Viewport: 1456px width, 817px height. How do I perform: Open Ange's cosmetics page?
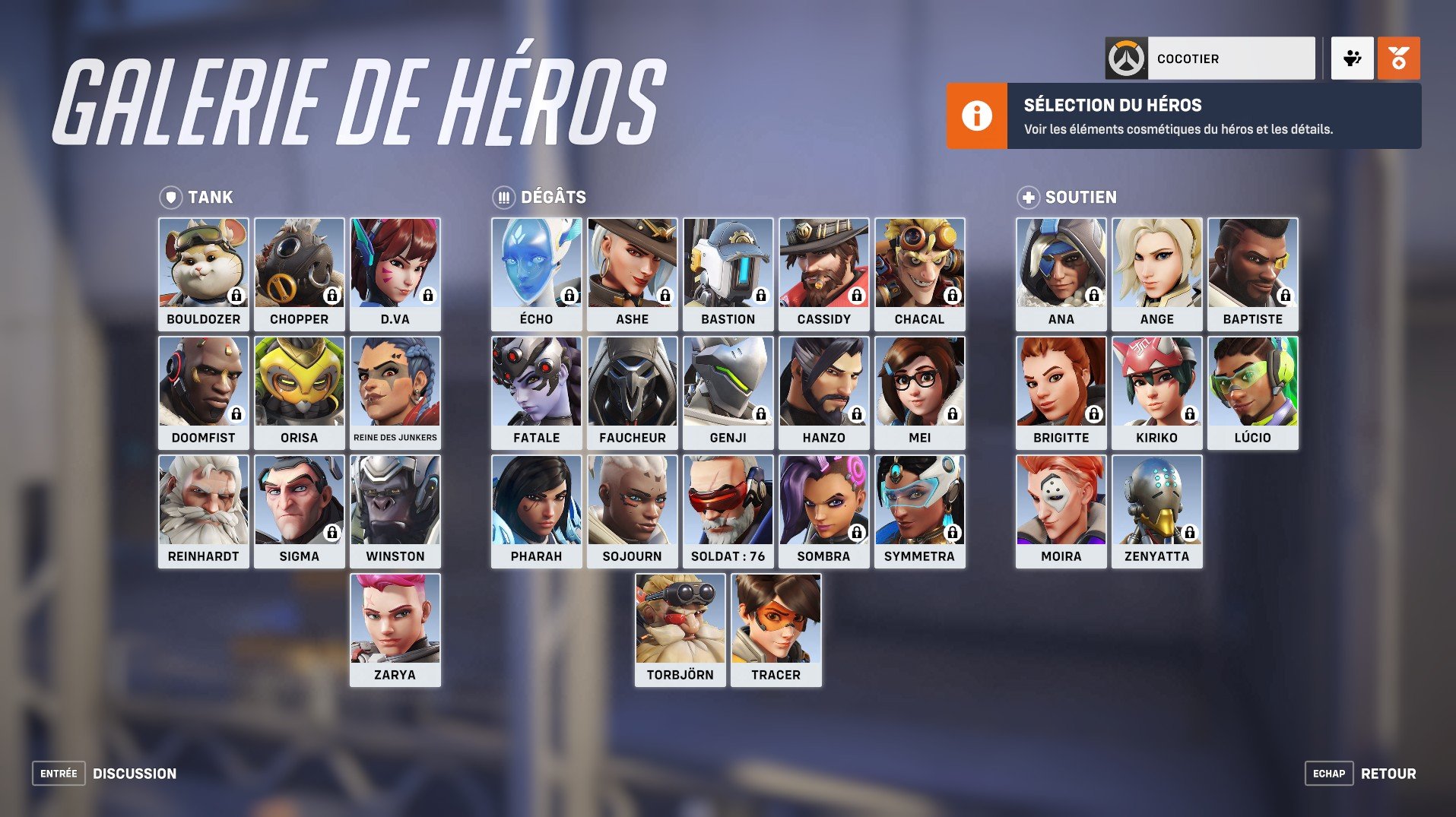(1156, 268)
